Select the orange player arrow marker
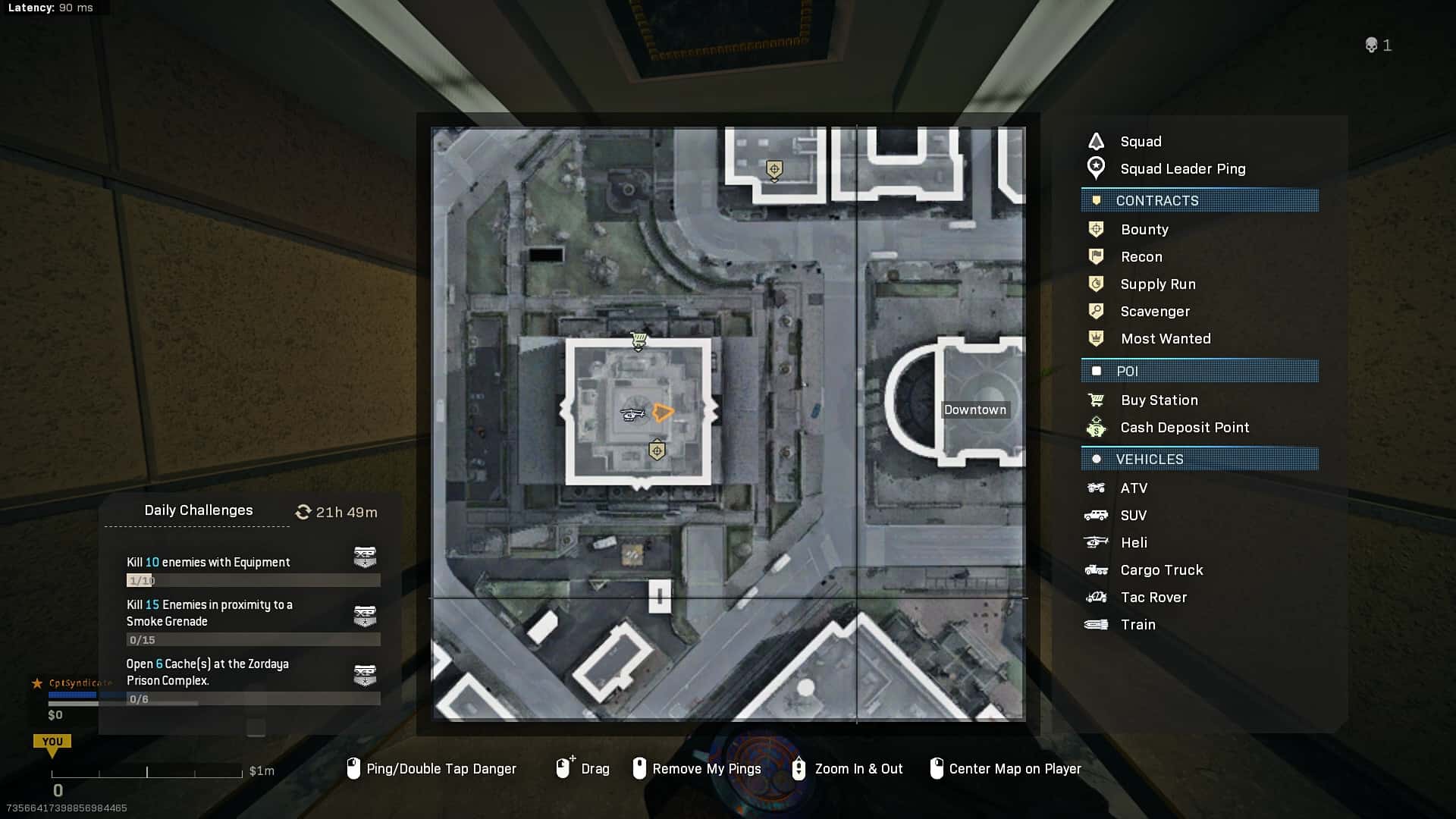 (x=662, y=412)
